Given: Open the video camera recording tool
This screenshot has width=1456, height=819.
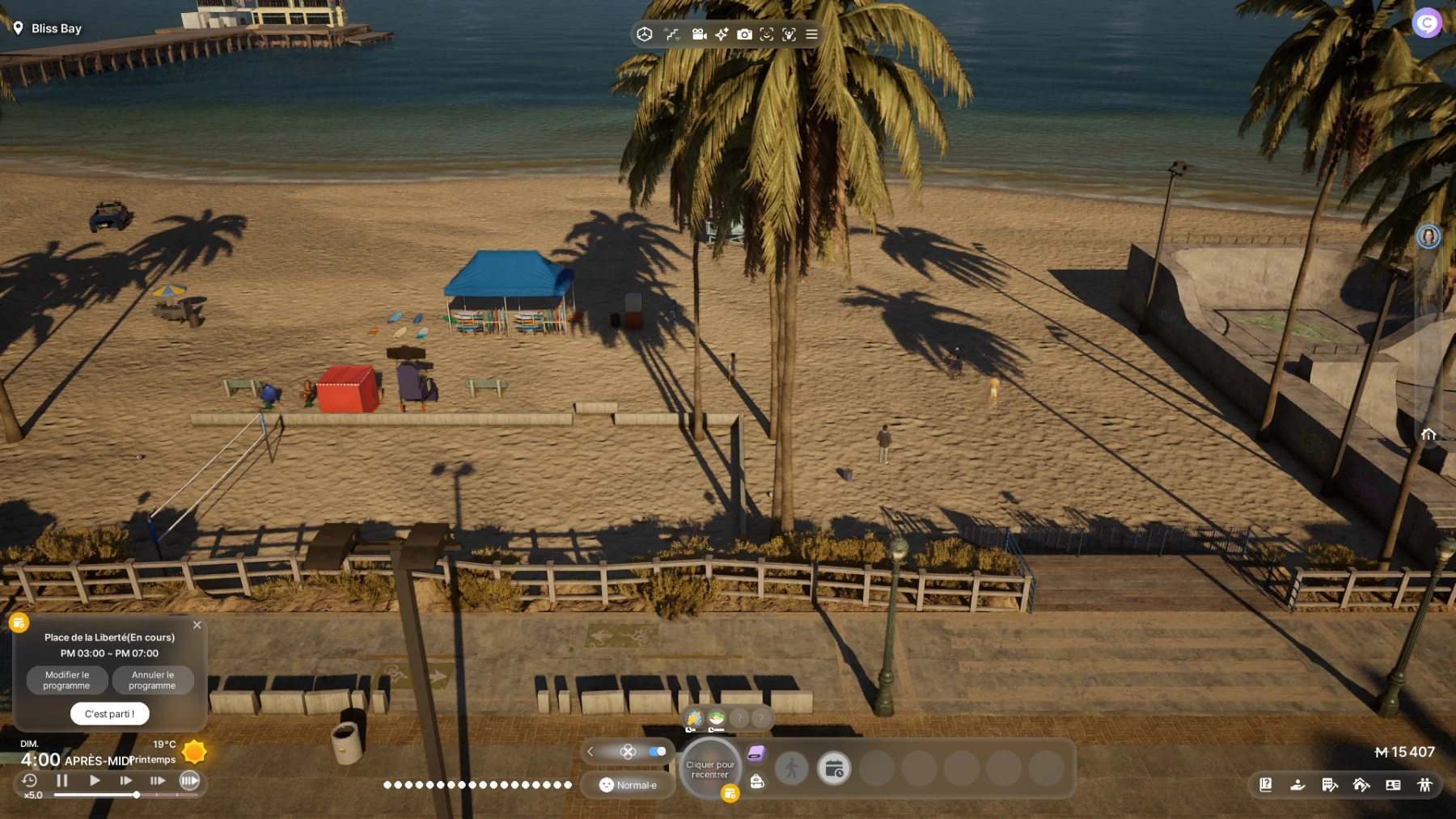Looking at the screenshot, I should click(699, 34).
